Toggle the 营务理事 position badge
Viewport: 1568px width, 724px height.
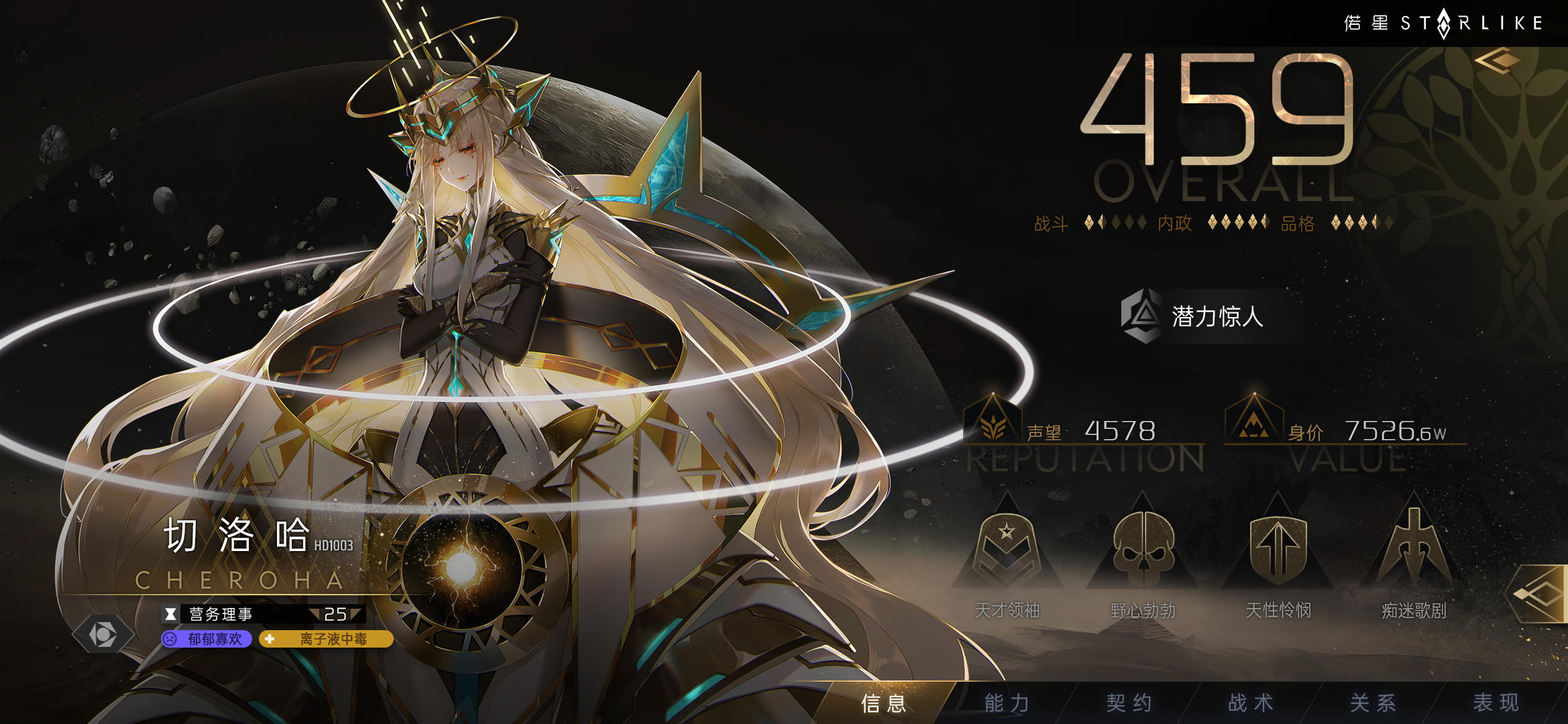pyautogui.click(x=258, y=613)
